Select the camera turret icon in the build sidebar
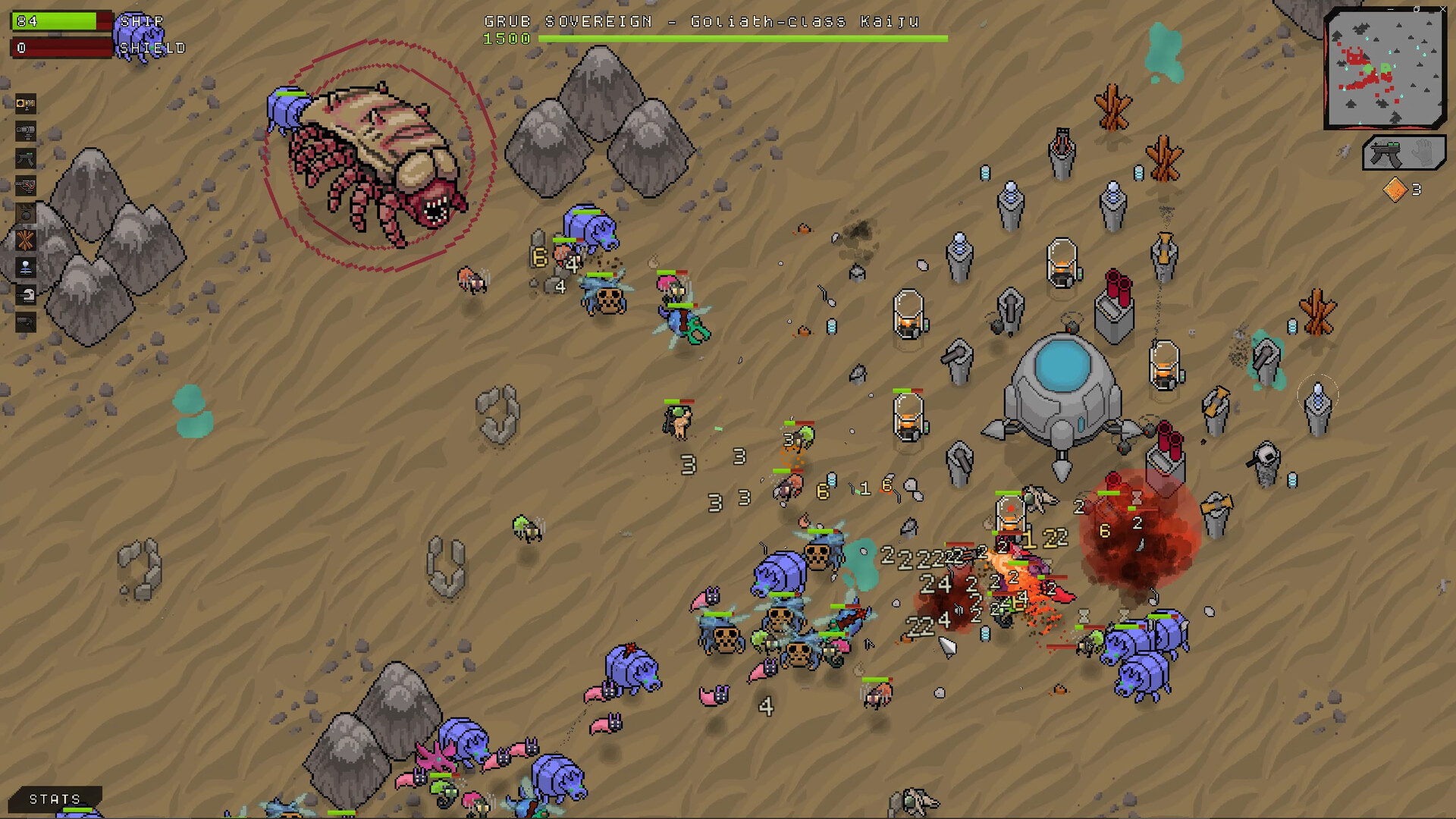1456x819 pixels. click(27, 104)
